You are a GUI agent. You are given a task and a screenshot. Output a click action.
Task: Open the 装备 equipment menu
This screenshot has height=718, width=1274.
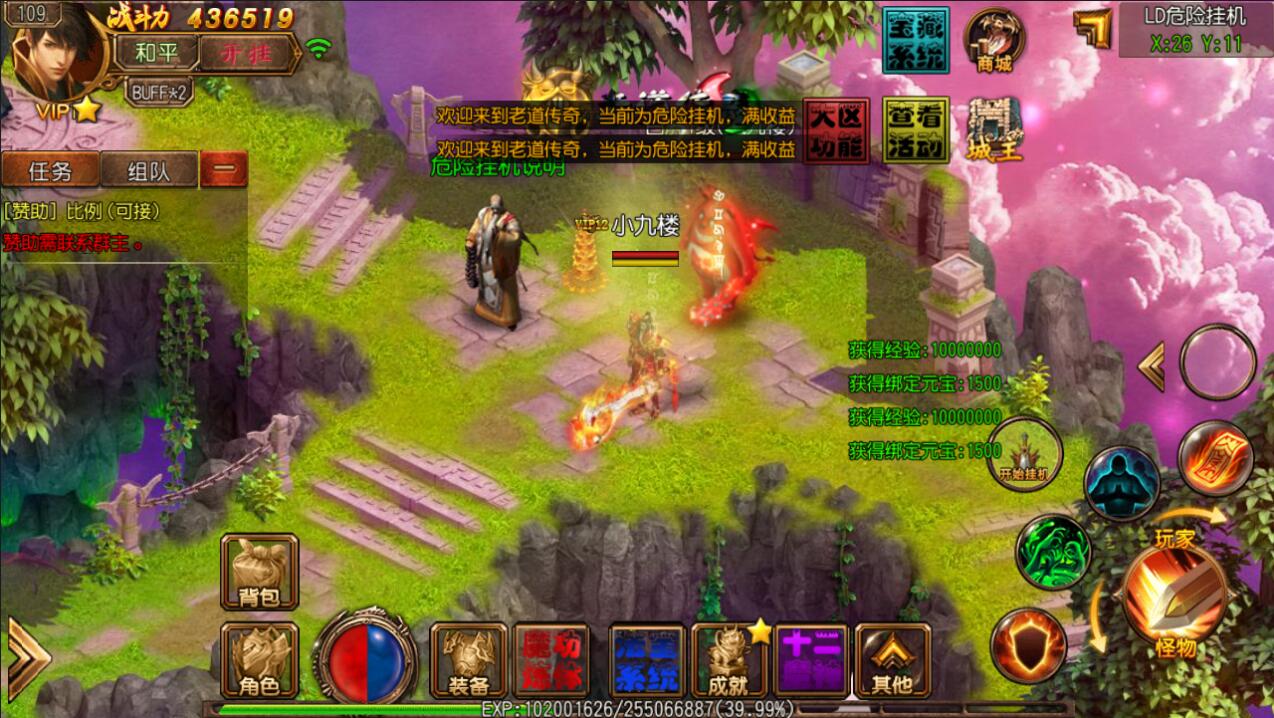click(x=468, y=660)
